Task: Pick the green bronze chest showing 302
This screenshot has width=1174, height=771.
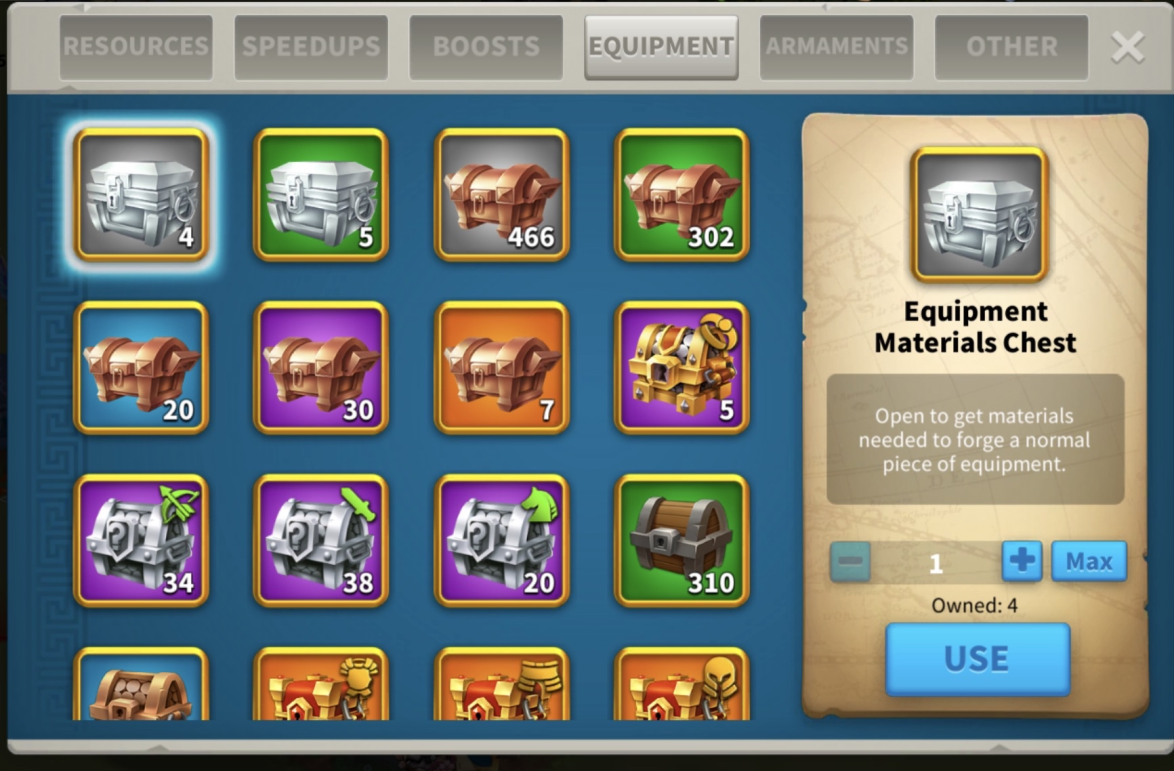Action: click(x=682, y=195)
